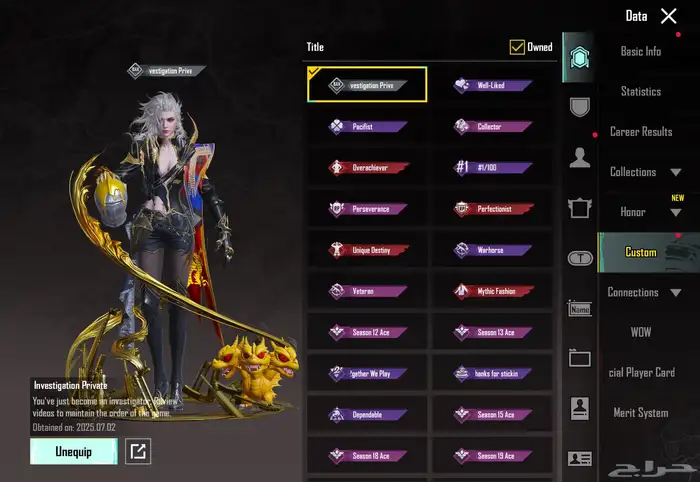Toggle the Owned filter checkbox
The image size is (700, 482).
pos(517,47)
